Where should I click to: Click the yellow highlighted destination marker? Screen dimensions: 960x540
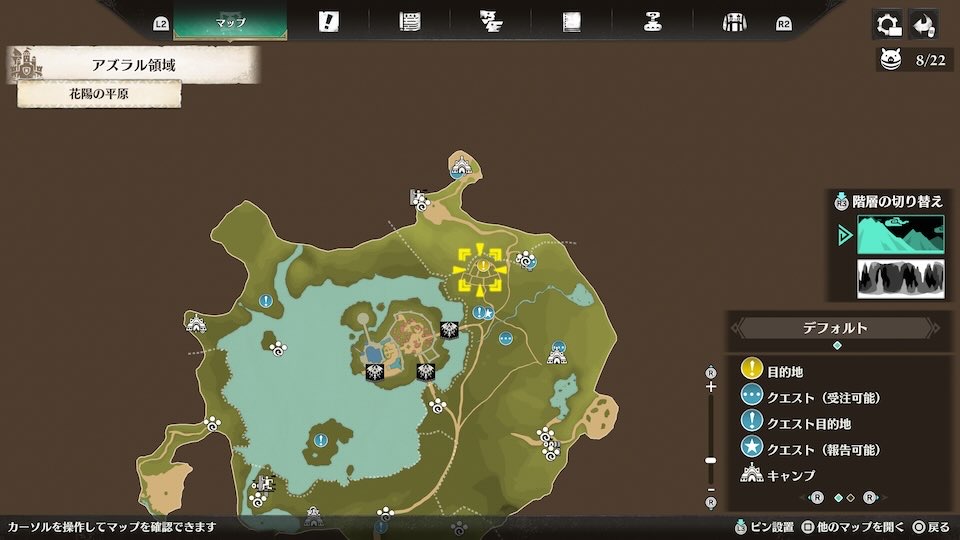[x=479, y=269]
